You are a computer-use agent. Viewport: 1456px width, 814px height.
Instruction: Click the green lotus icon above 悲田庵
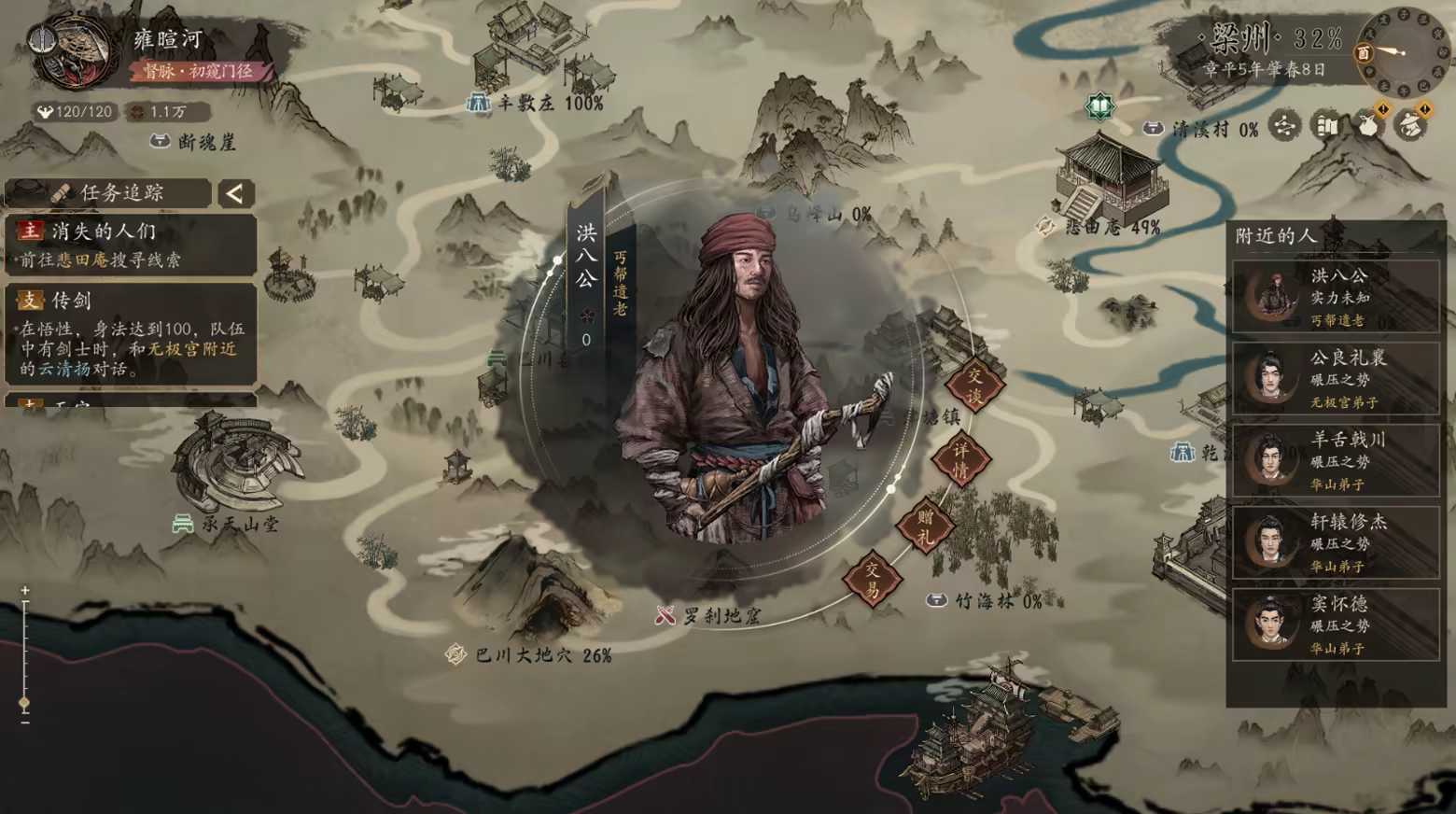(x=1100, y=106)
